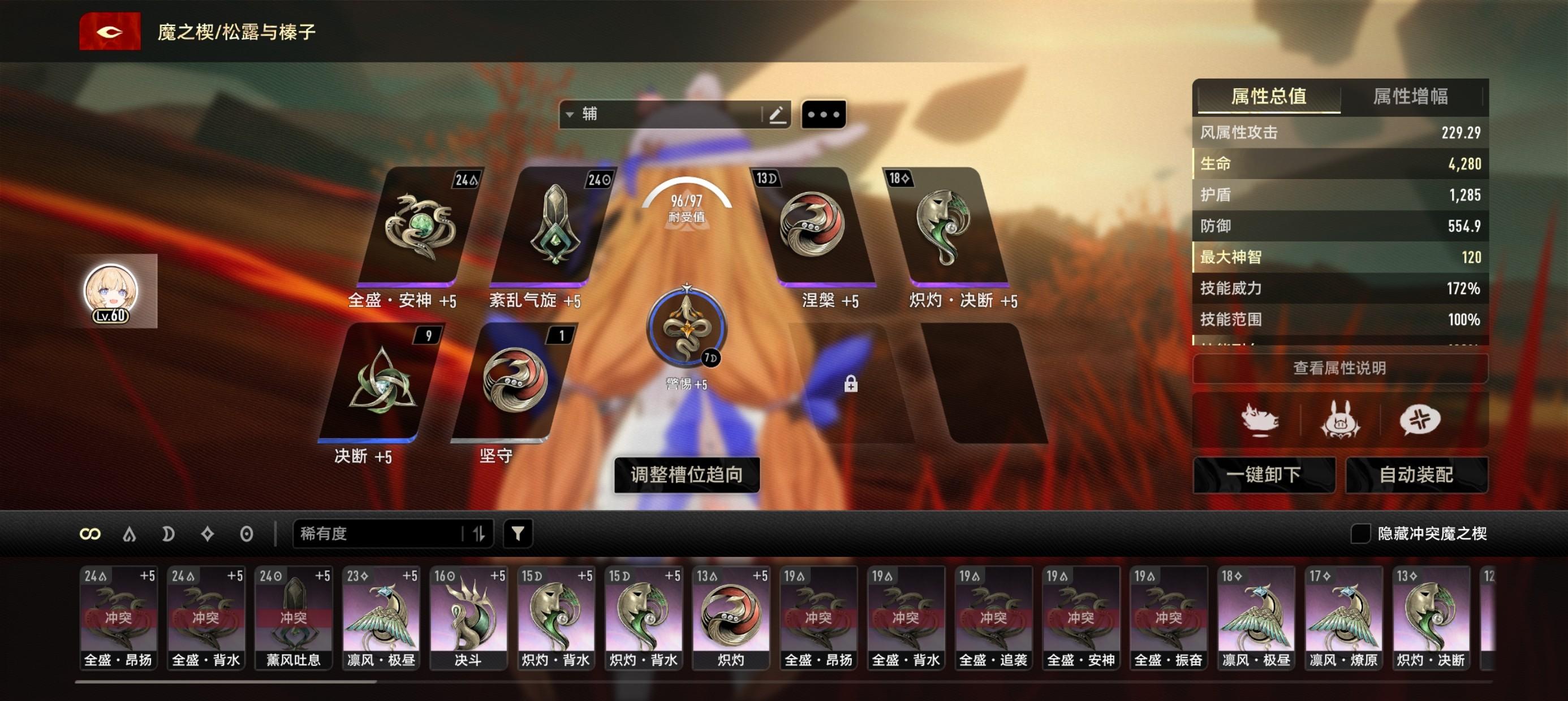Toggle 隐藏冲突魔之楔 checkbox
Screen dimensions: 1568x701
click(1360, 534)
